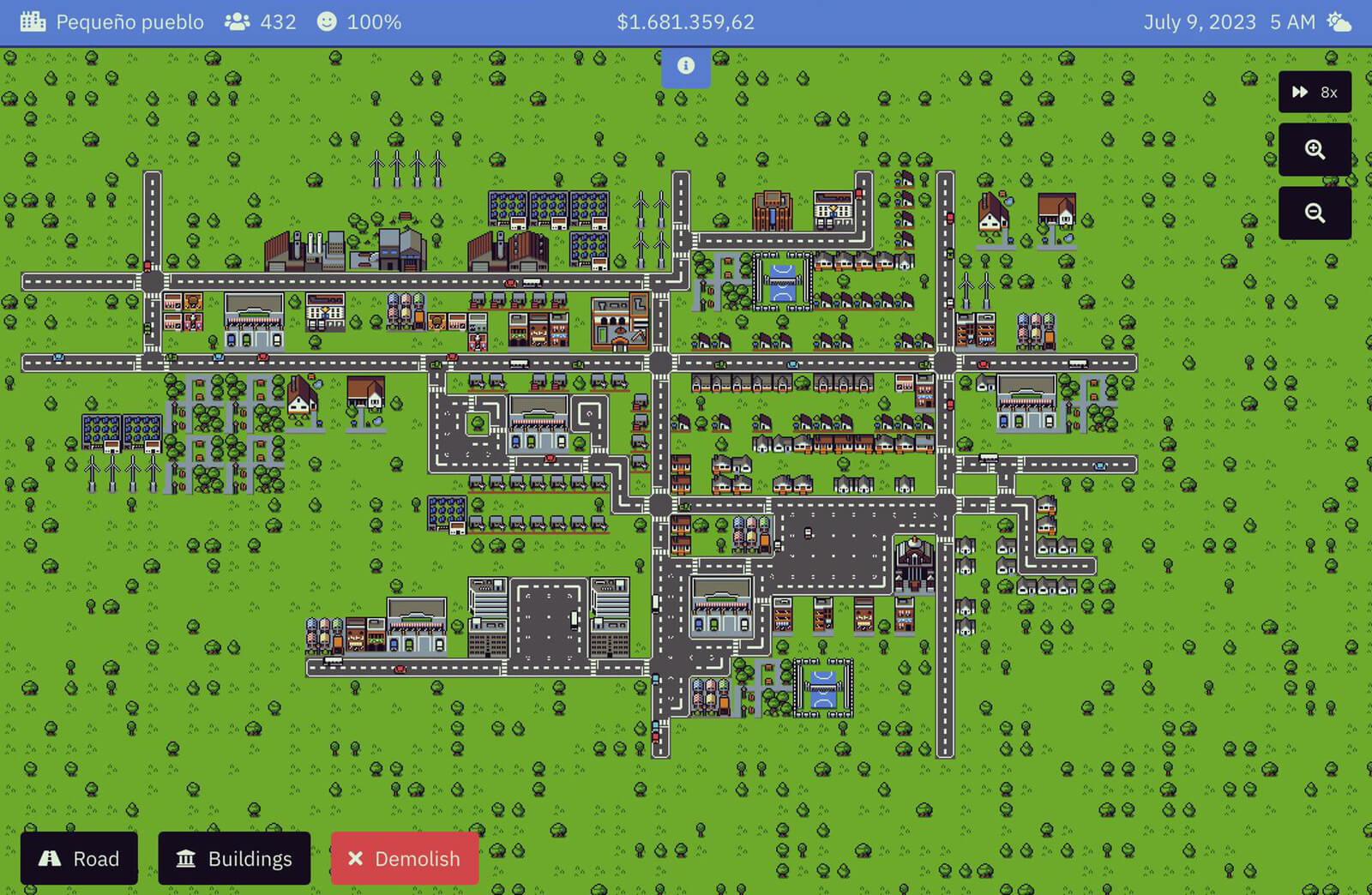The height and width of the screenshot is (895, 1372).
Task: Open the Road construction menu
Action: [79, 858]
